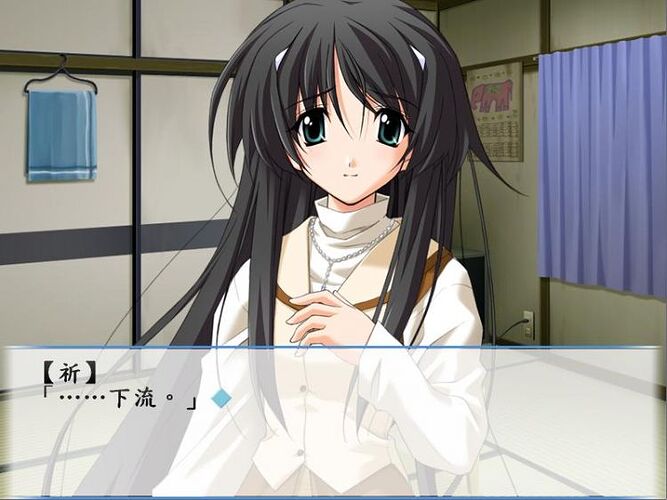
Task: Click the blue diamond continue indicator
Action: [221, 398]
